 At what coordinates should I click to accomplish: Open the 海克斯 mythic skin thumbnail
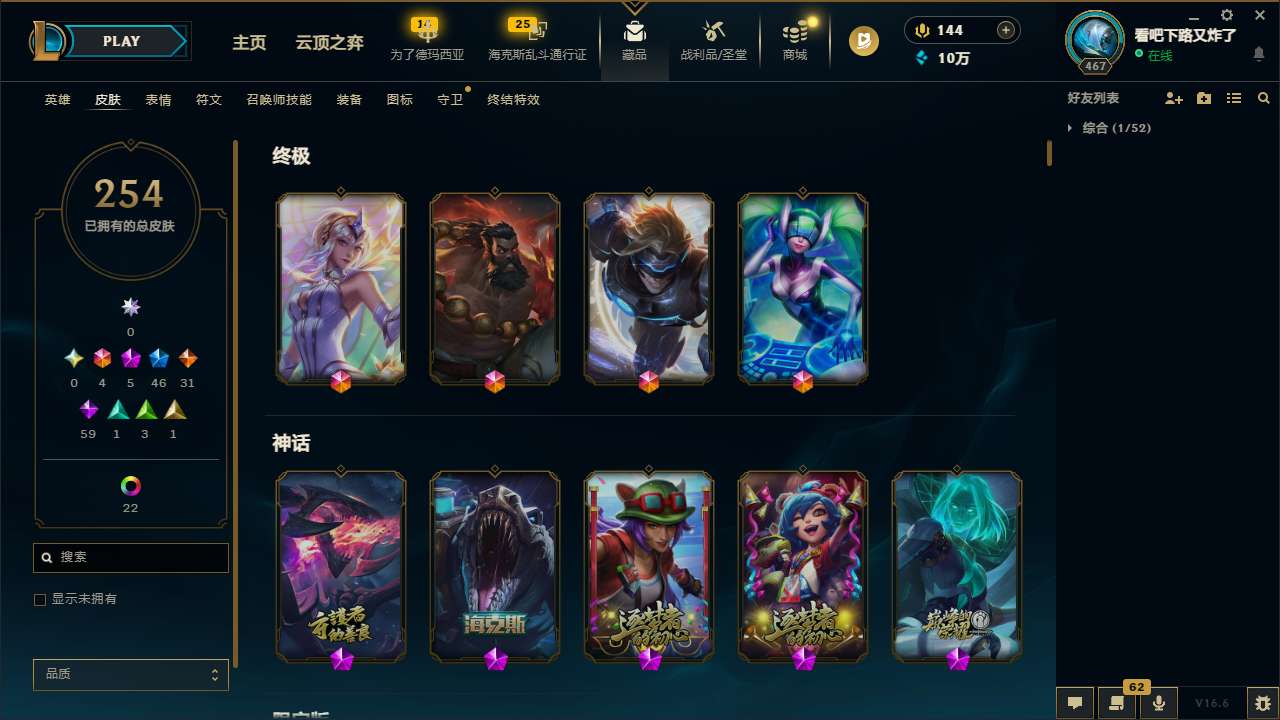tap(494, 566)
